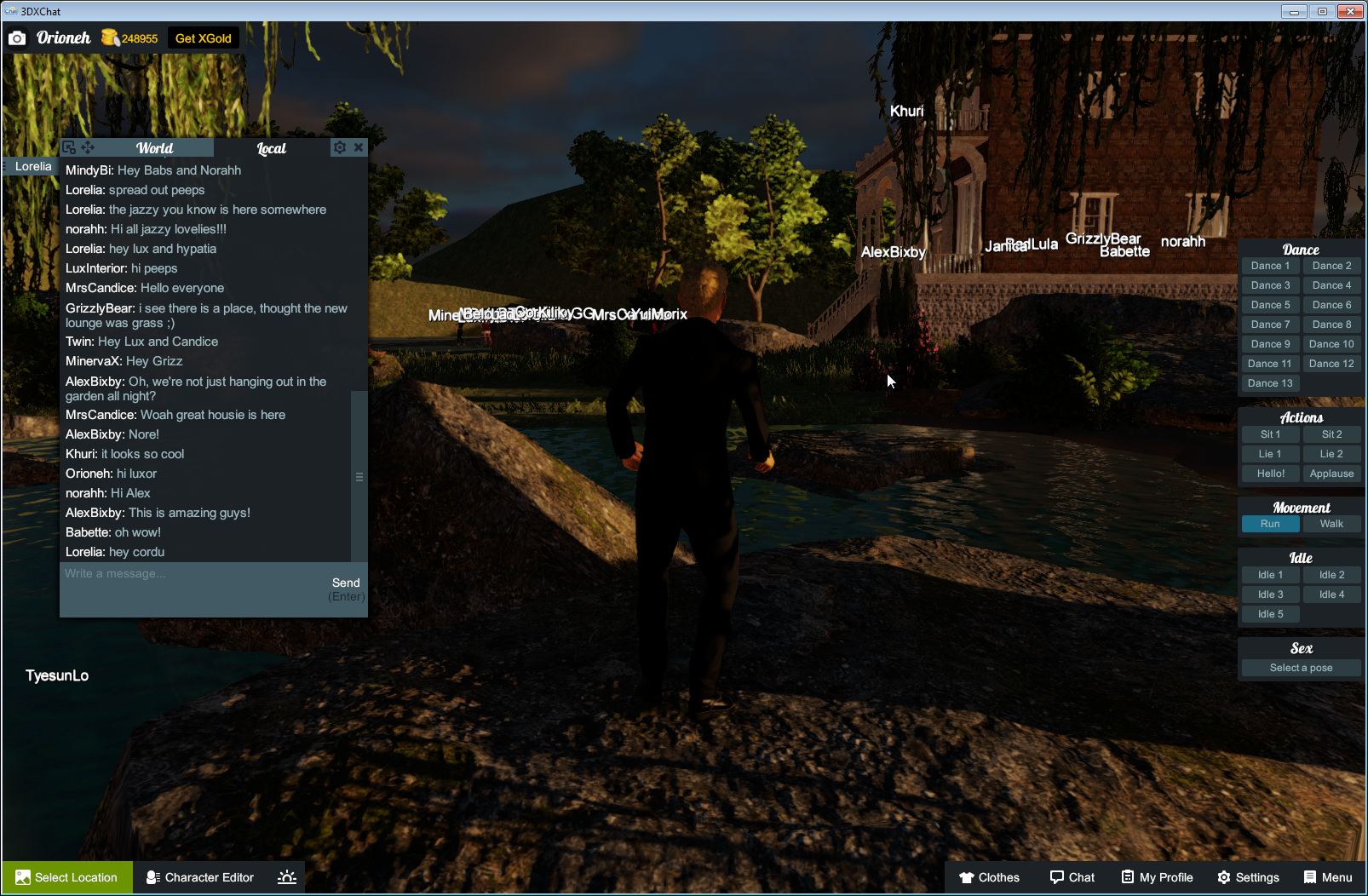1368x896 pixels.
Task: Switch to the Local chat tab
Action: [271, 147]
